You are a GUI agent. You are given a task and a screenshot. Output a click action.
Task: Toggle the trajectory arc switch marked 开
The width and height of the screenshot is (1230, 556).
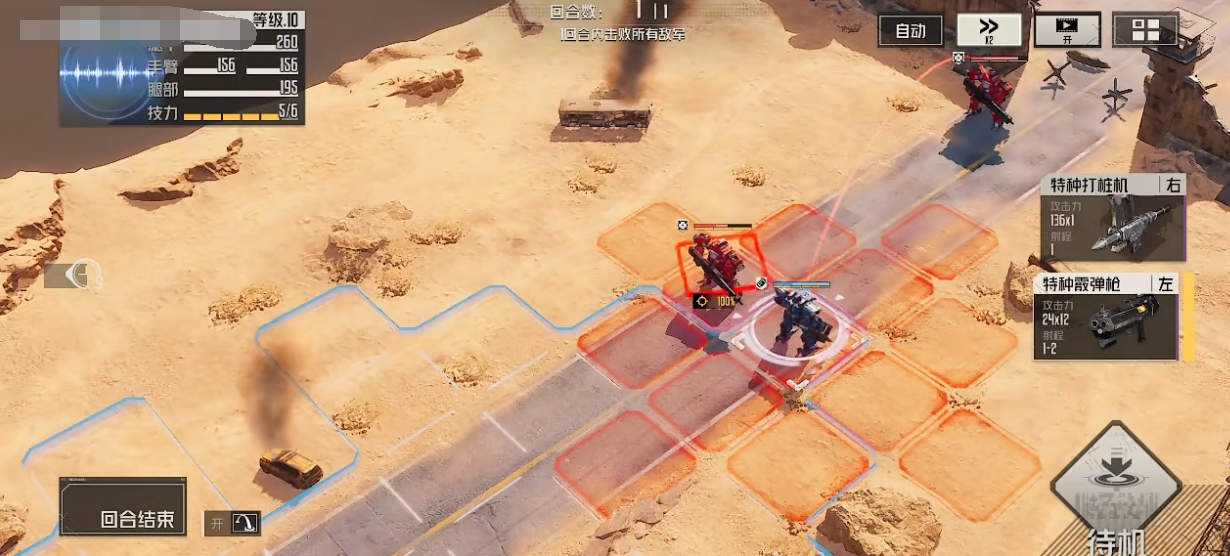click(233, 522)
